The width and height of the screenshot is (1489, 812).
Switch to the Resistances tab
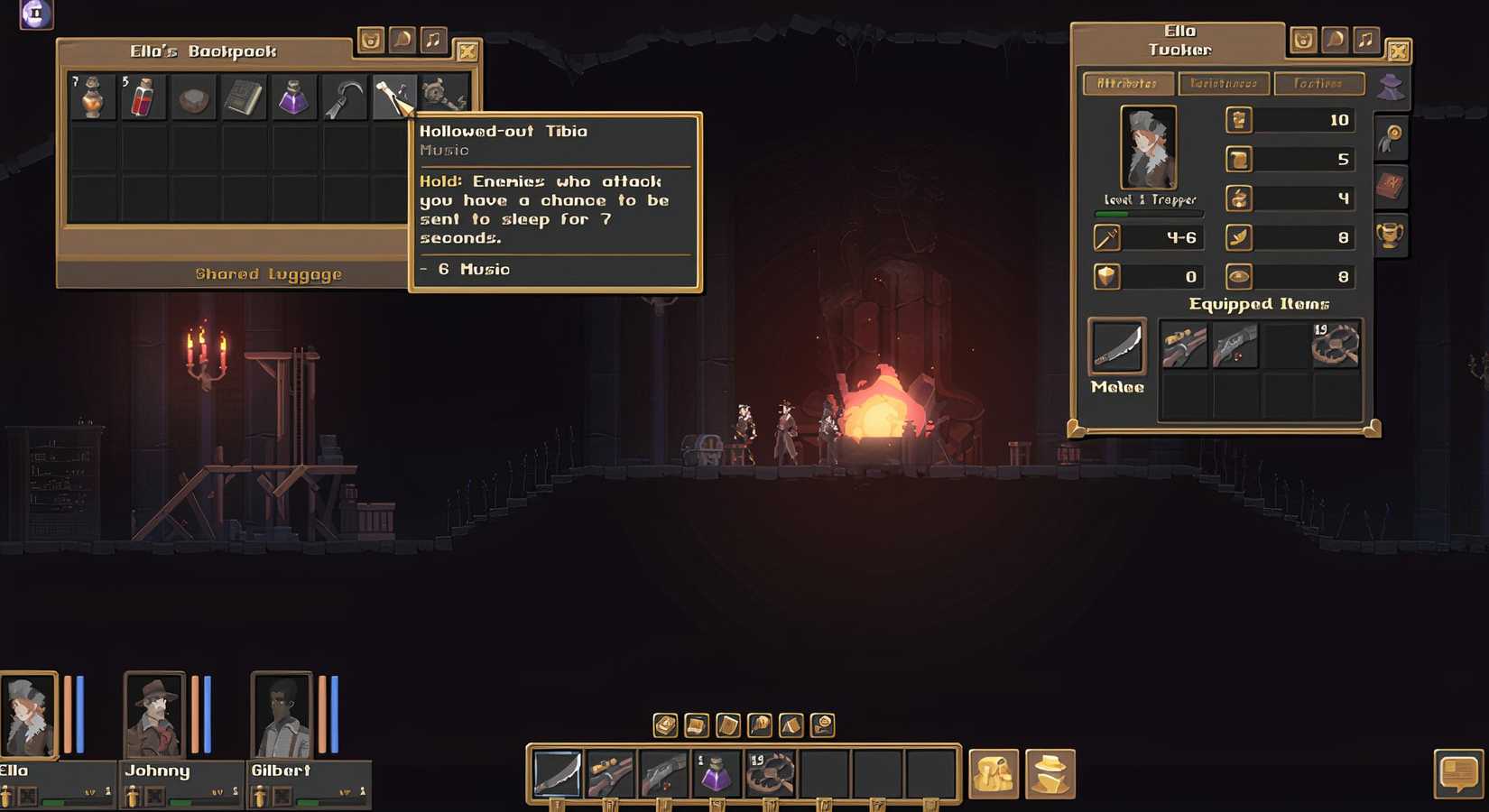pos(1224,84)
